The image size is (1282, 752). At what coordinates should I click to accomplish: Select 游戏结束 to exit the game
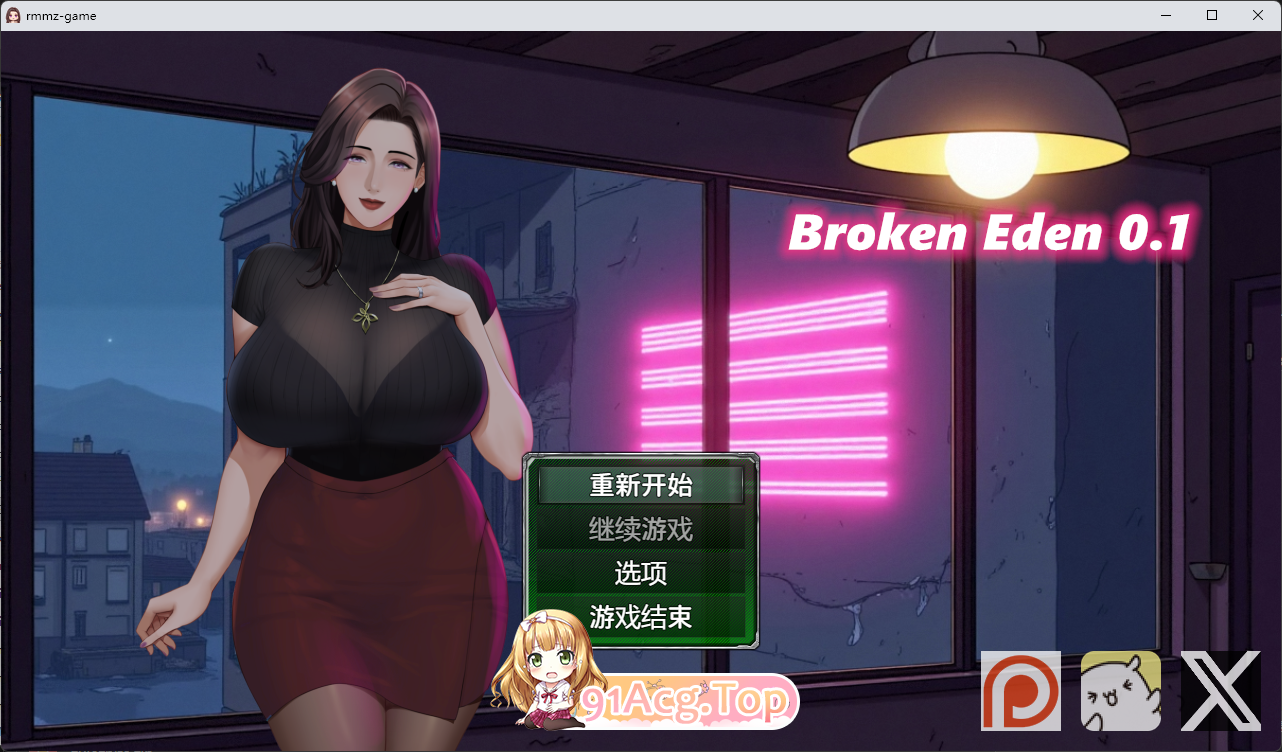coord(640,618)
